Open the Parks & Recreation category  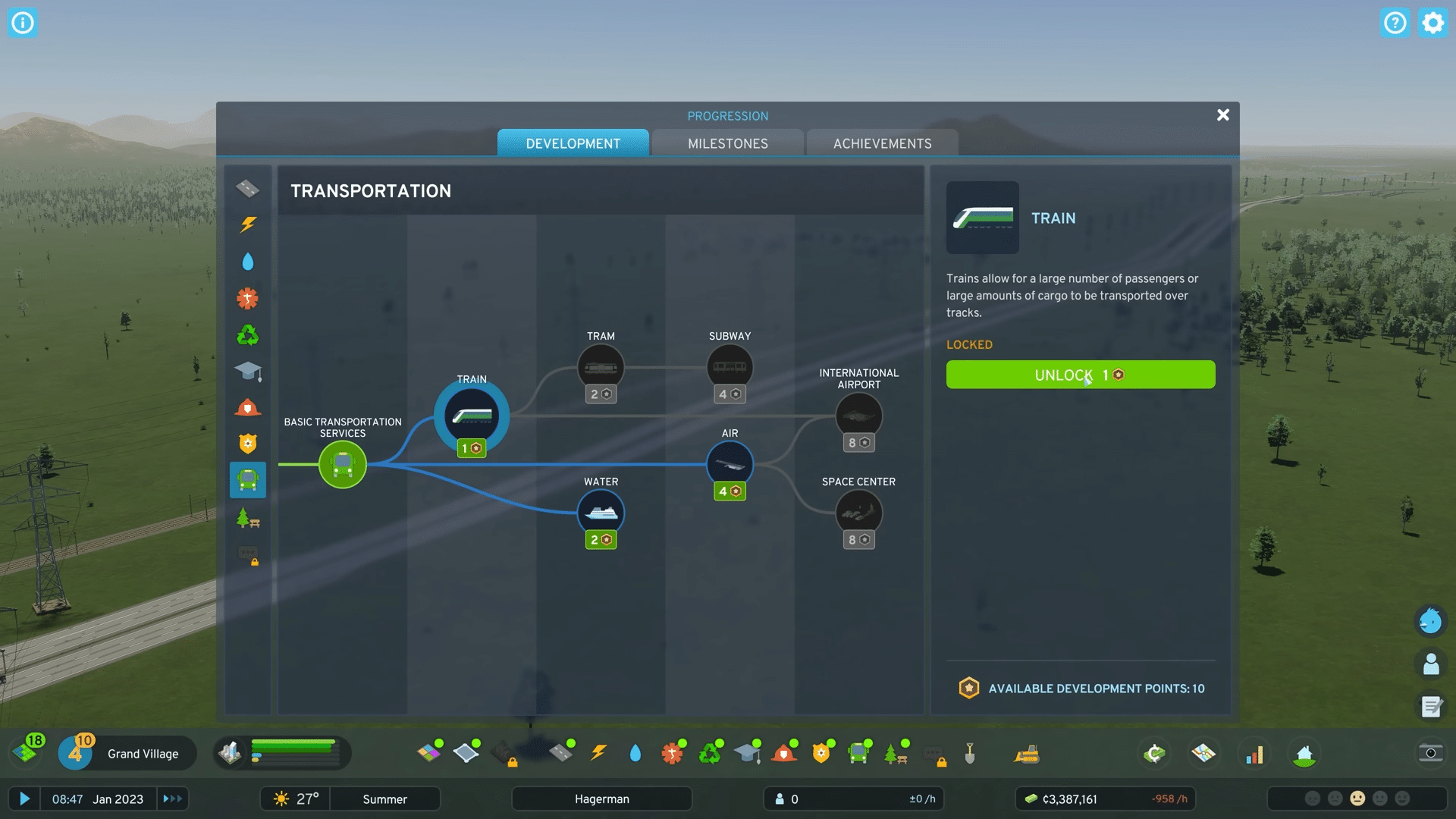pos(248,519)
